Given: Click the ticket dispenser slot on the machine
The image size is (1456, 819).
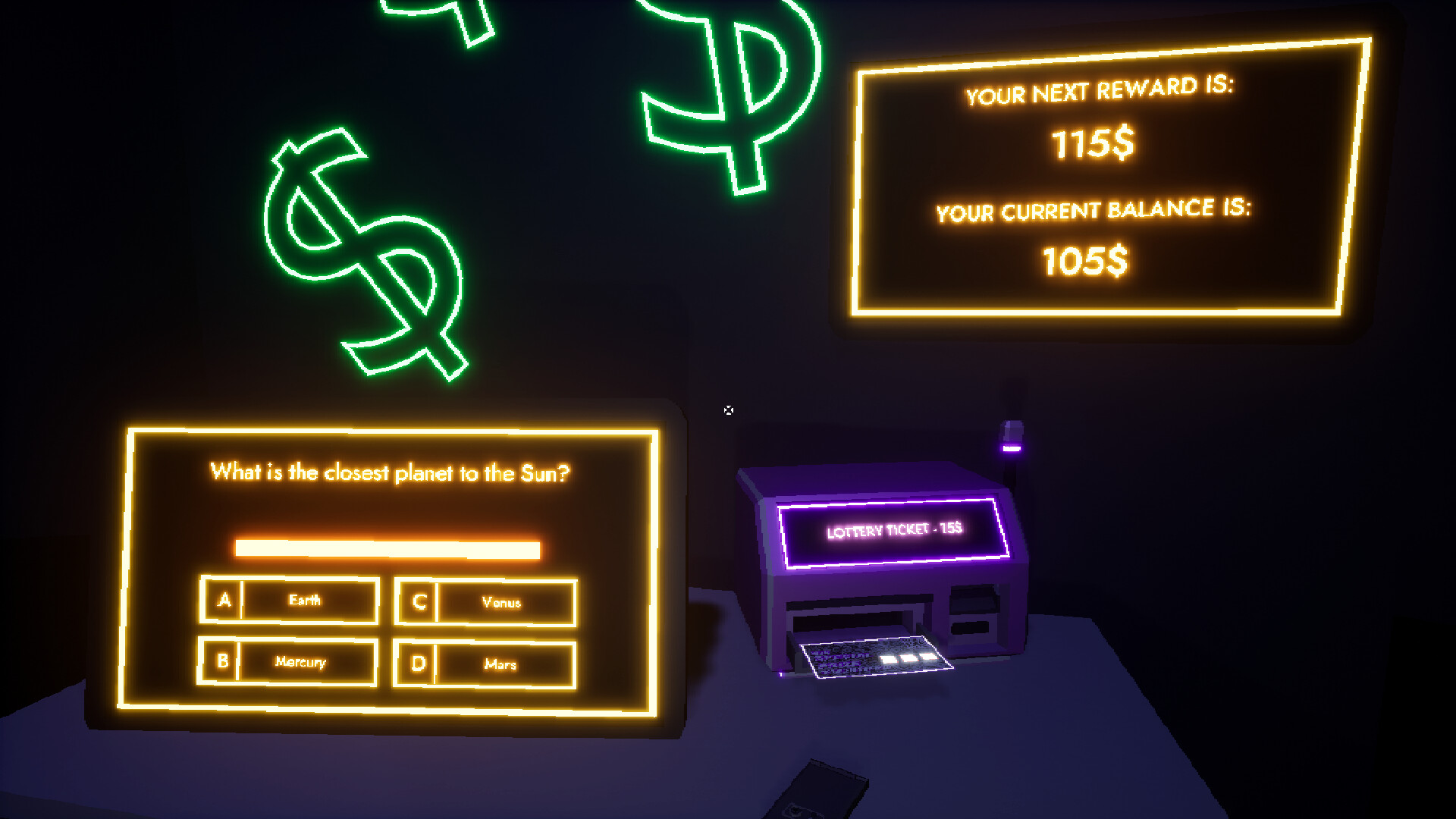Looking at the screenshot, I should click(853, 614).
